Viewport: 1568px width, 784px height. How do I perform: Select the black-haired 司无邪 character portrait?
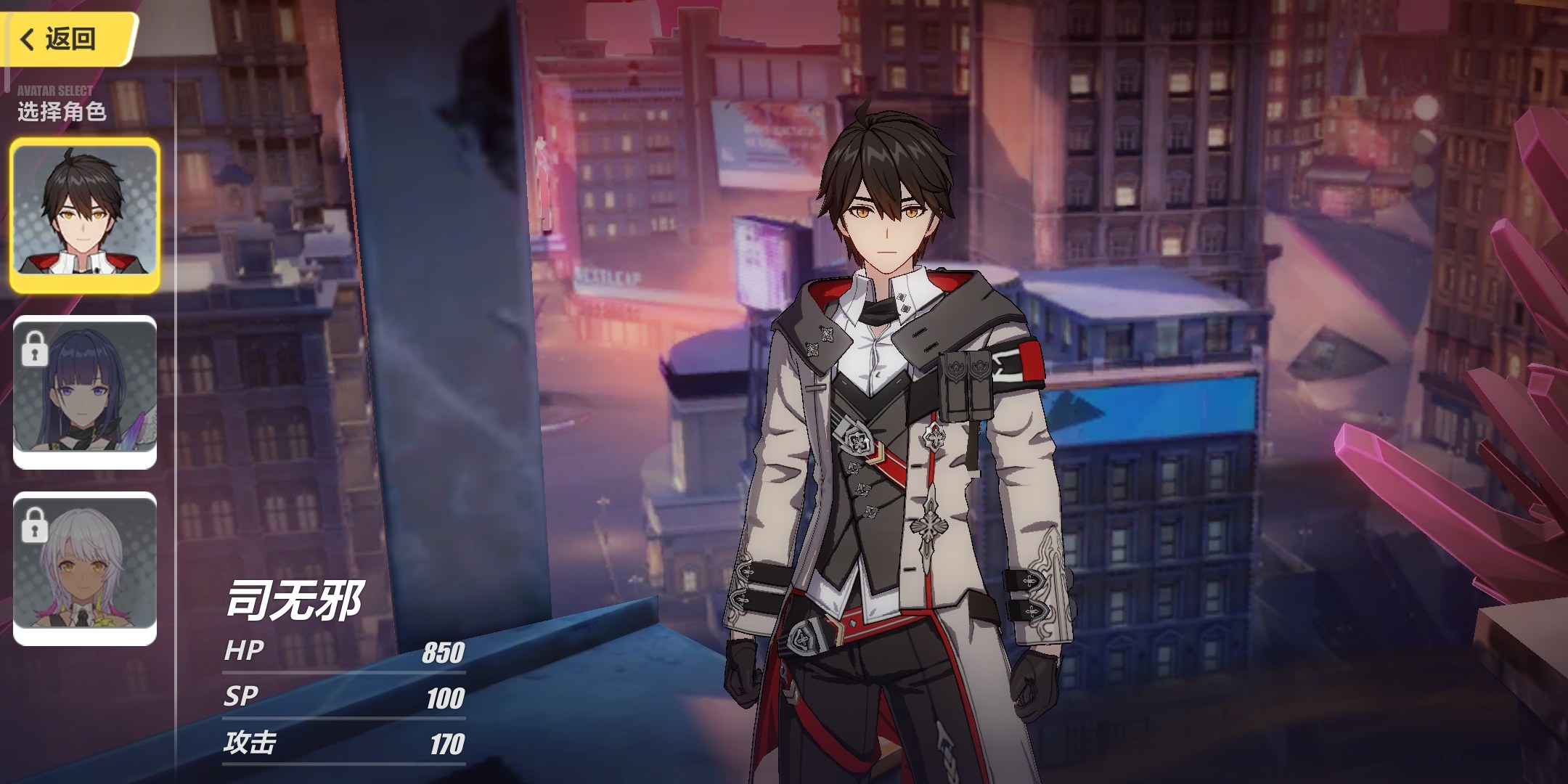click(x=85, y=215)
